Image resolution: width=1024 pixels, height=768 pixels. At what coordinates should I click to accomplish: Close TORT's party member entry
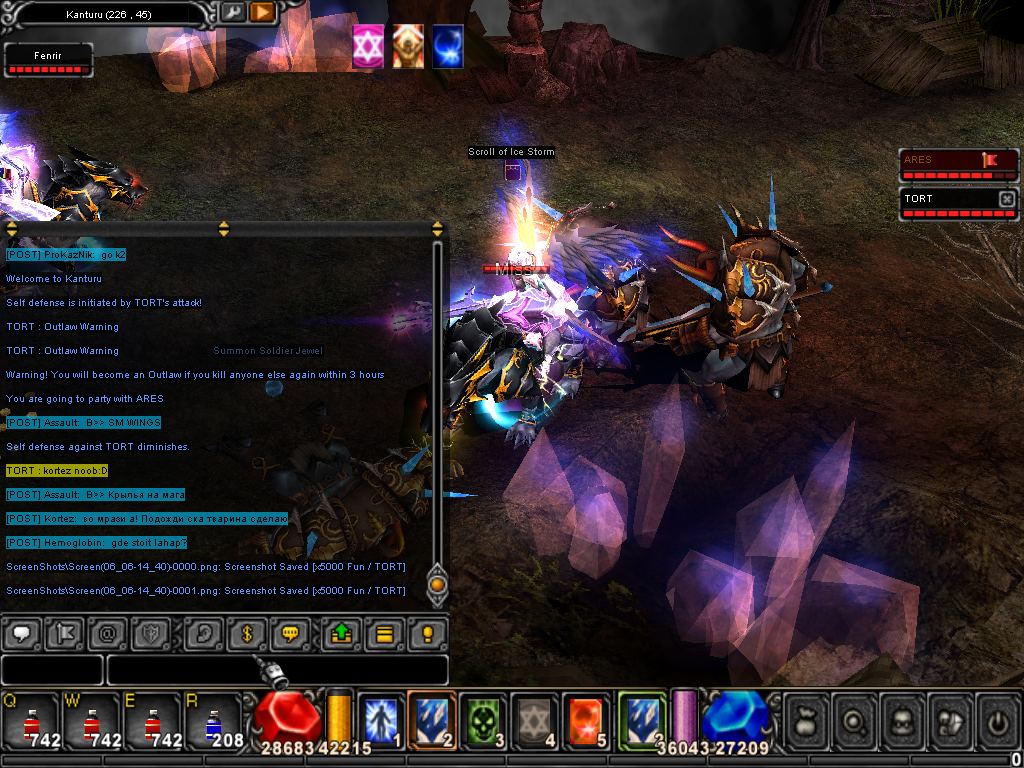point(1006,199)
